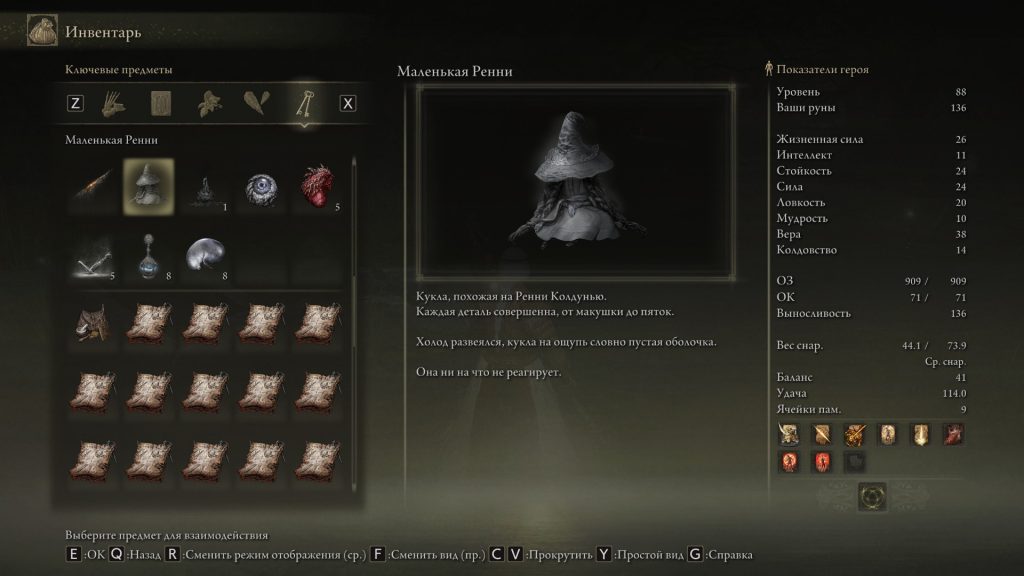Select the leather pouch item above the scrolls

(91, 324)
